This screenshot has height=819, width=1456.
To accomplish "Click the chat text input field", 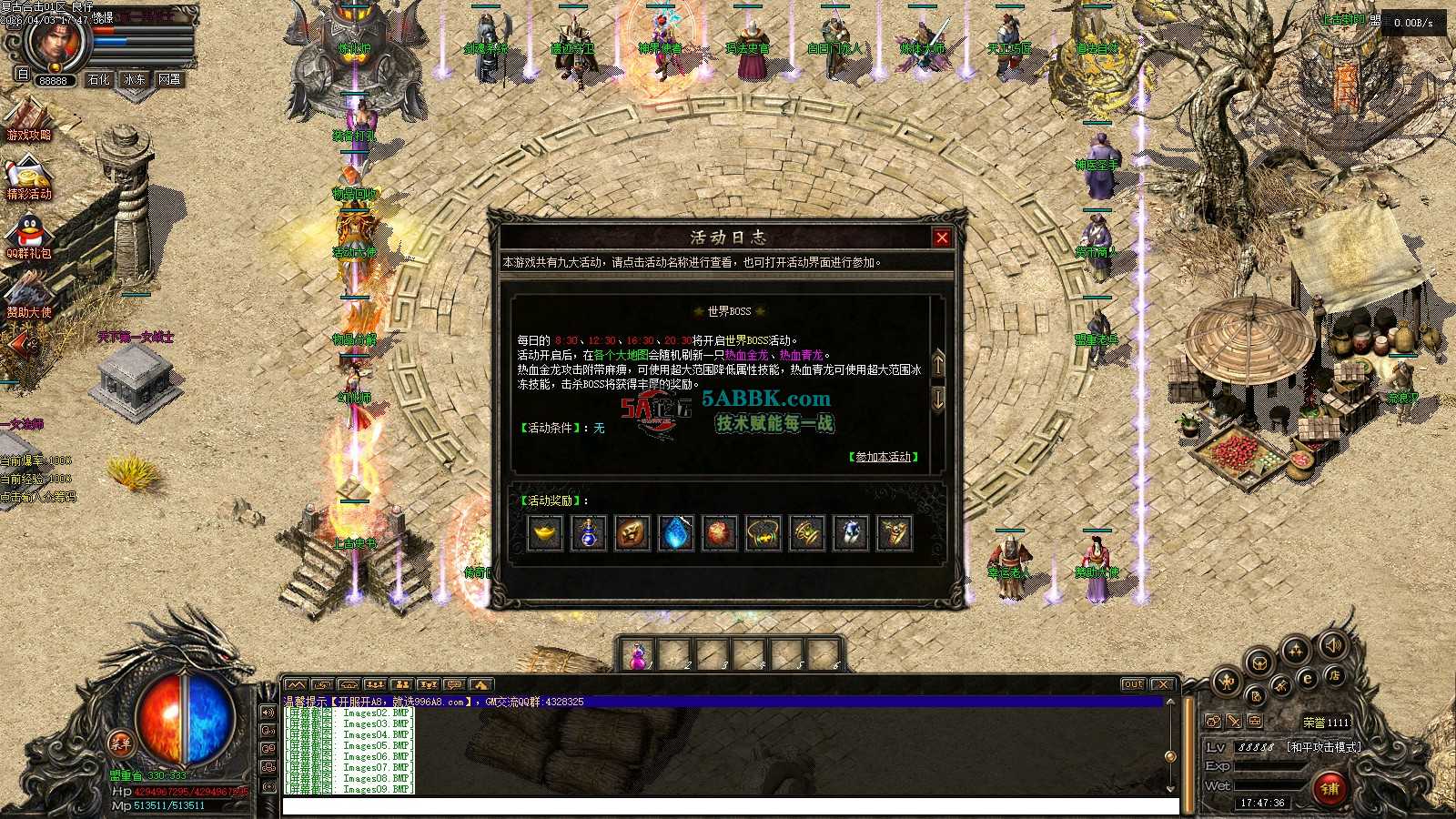I will pos(730,806).
